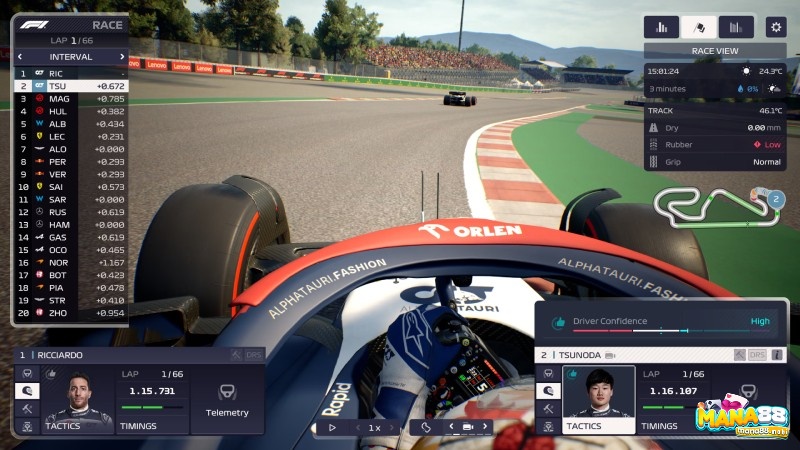Open Tsunoda's info button
This screenshot has width=800, height=450.
coord(776,355)
